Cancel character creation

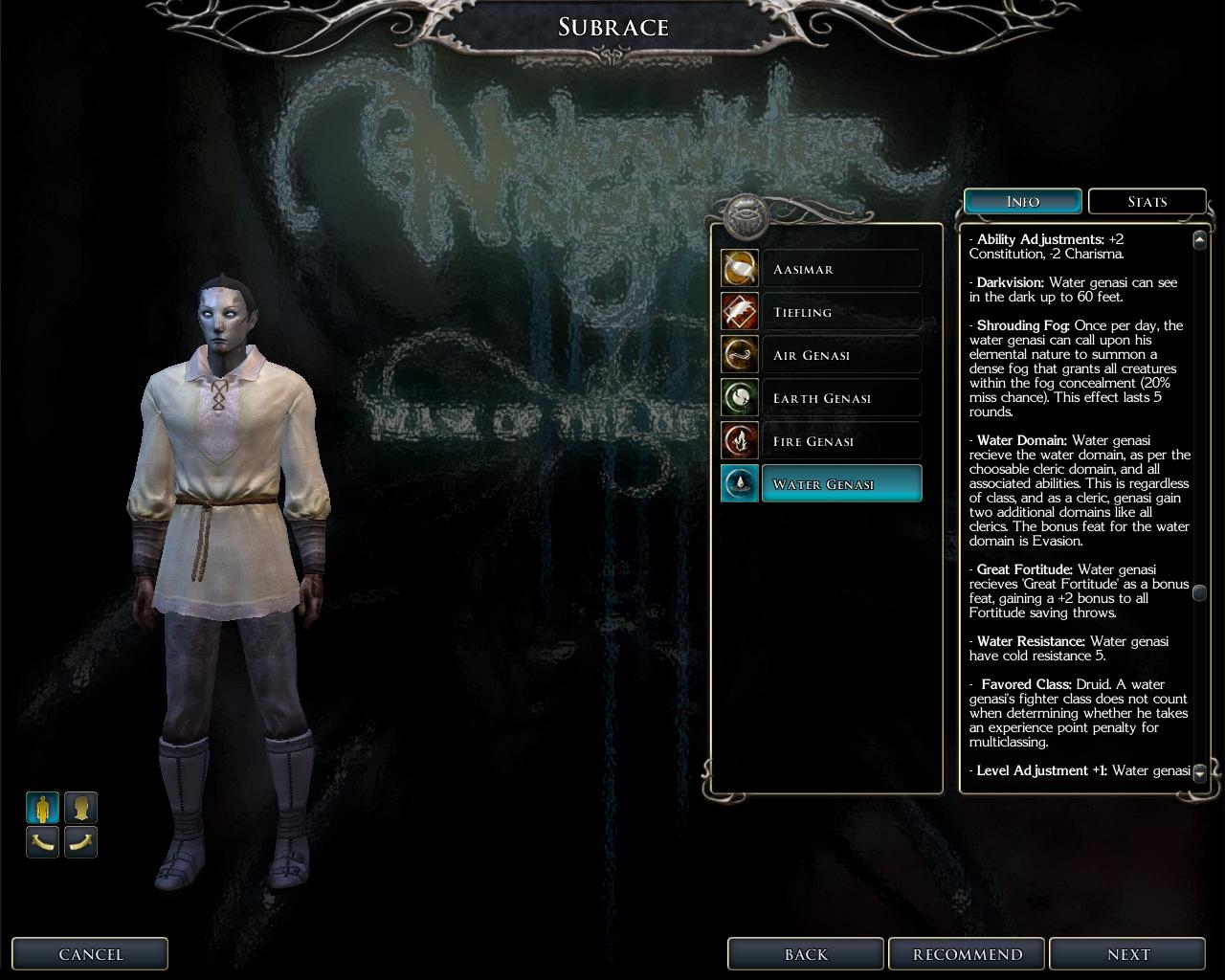(x=90, y=954)
